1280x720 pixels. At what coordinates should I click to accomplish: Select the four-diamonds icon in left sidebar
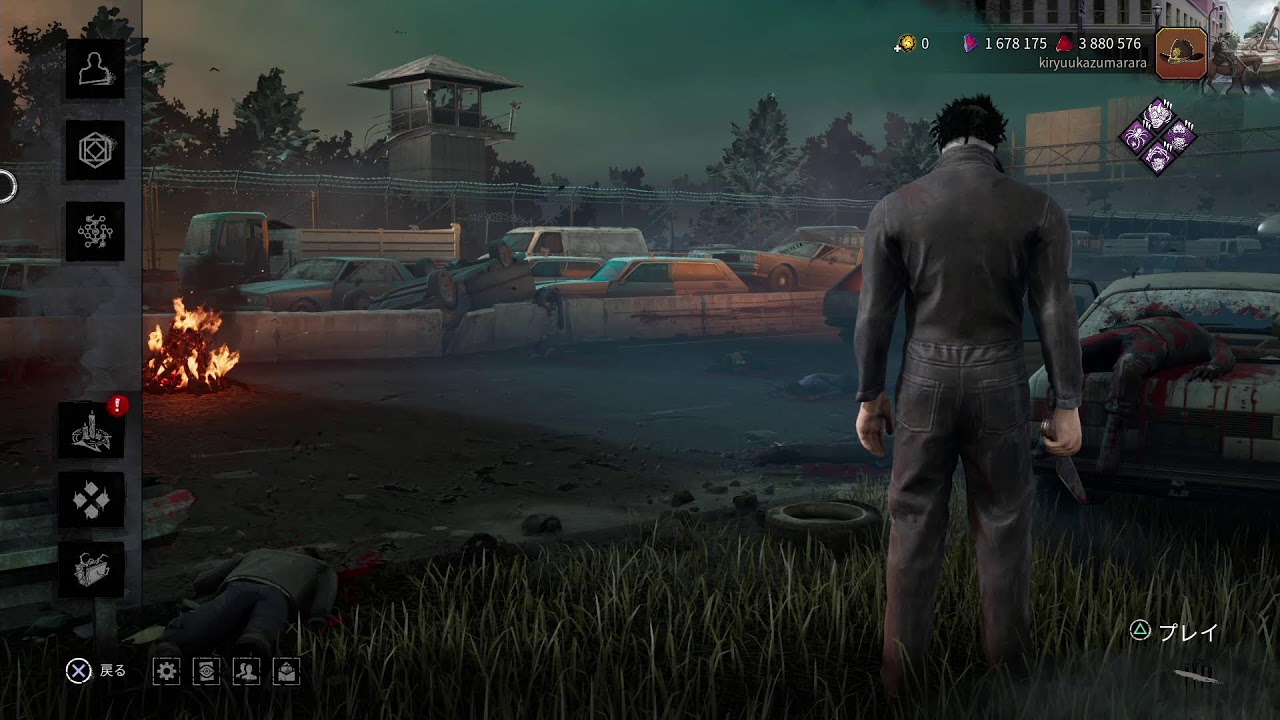coord(91,499)
